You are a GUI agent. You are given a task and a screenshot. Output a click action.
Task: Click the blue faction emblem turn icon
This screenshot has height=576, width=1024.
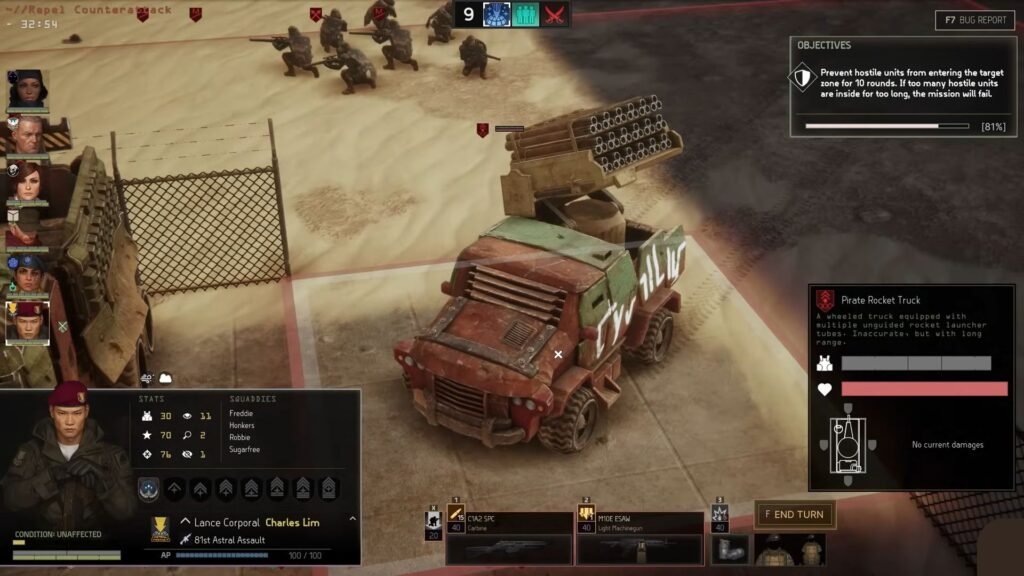coord(497,14)
